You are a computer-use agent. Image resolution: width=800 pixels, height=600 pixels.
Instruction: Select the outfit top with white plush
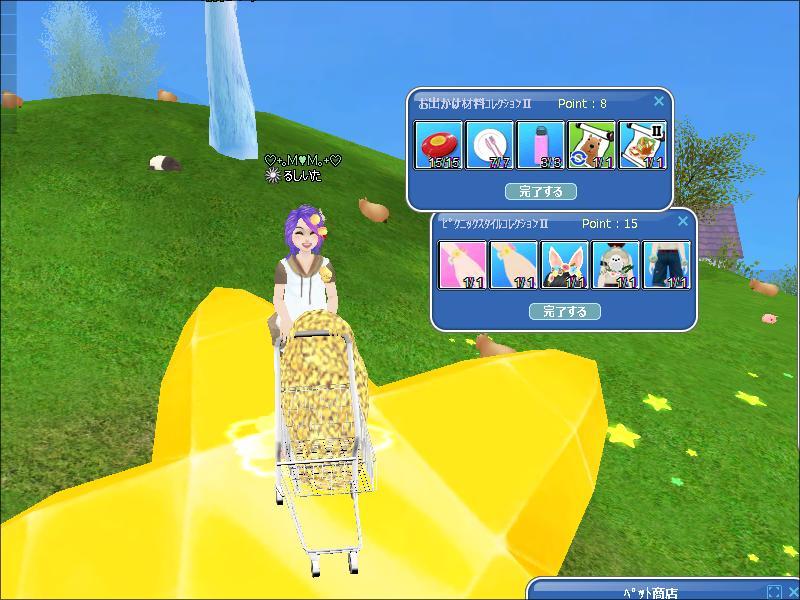pos(616,266)
